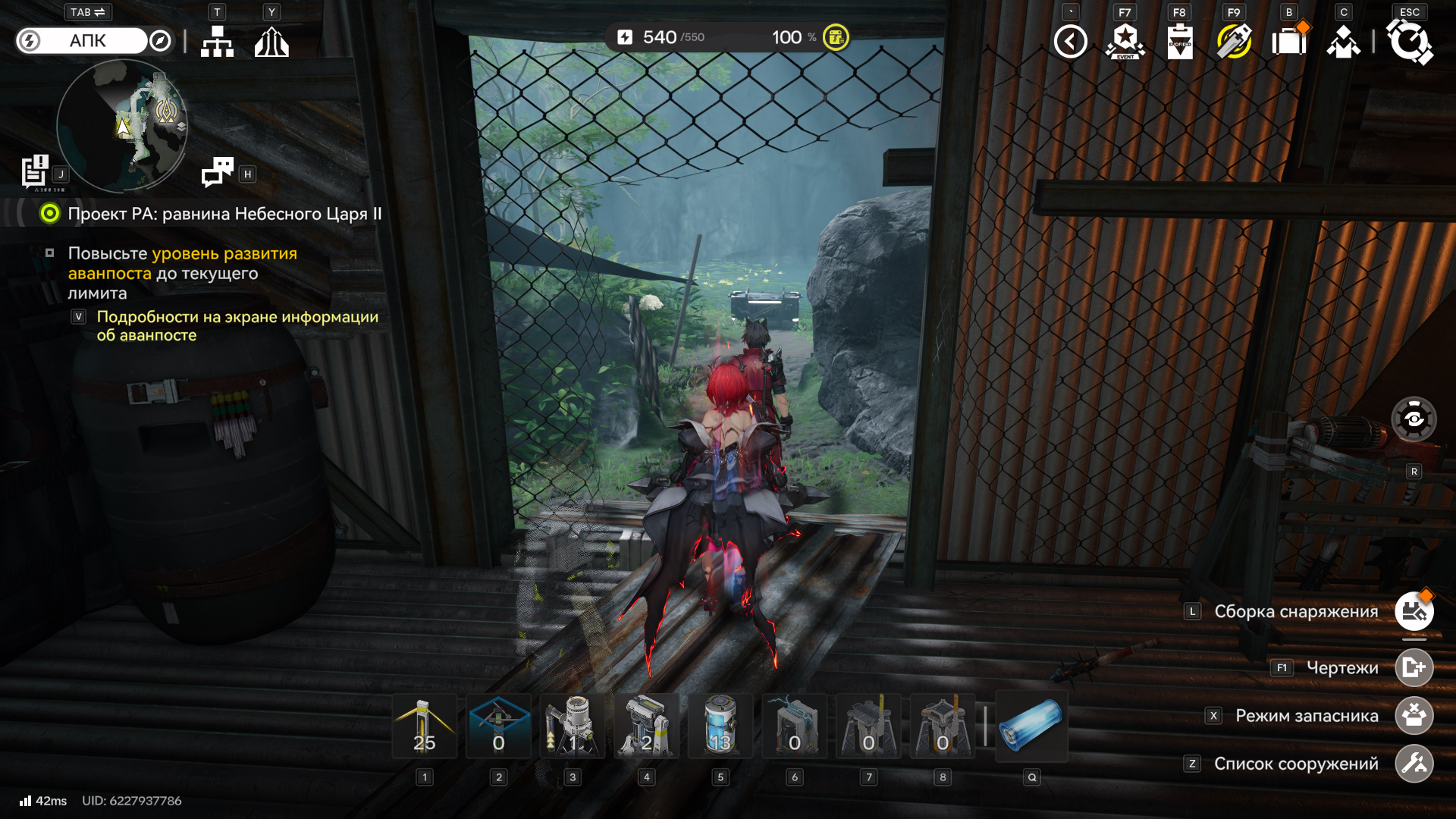Open the circular minimap
Screen dimensions: 1456x819
[x=122, y=125]
